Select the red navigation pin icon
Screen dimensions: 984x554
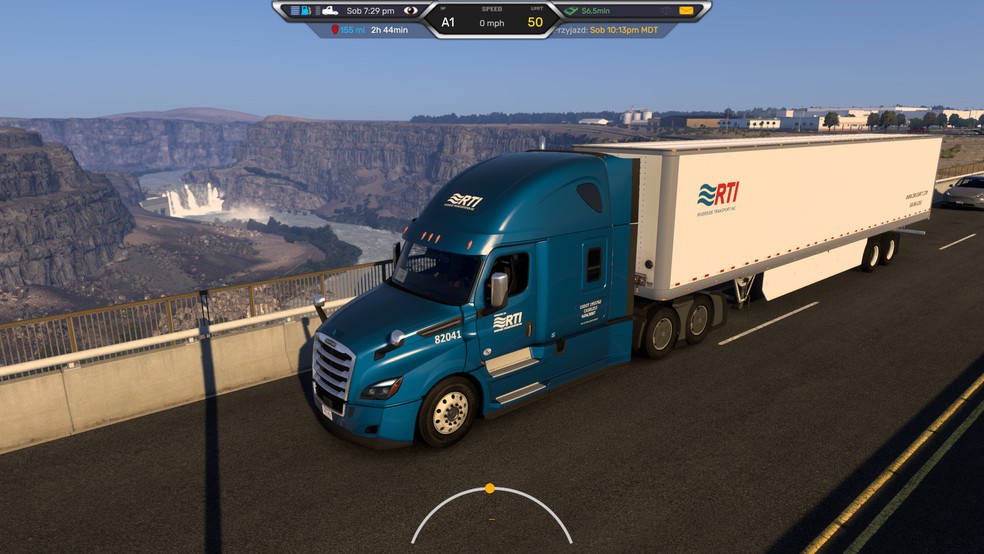point(333,30)
